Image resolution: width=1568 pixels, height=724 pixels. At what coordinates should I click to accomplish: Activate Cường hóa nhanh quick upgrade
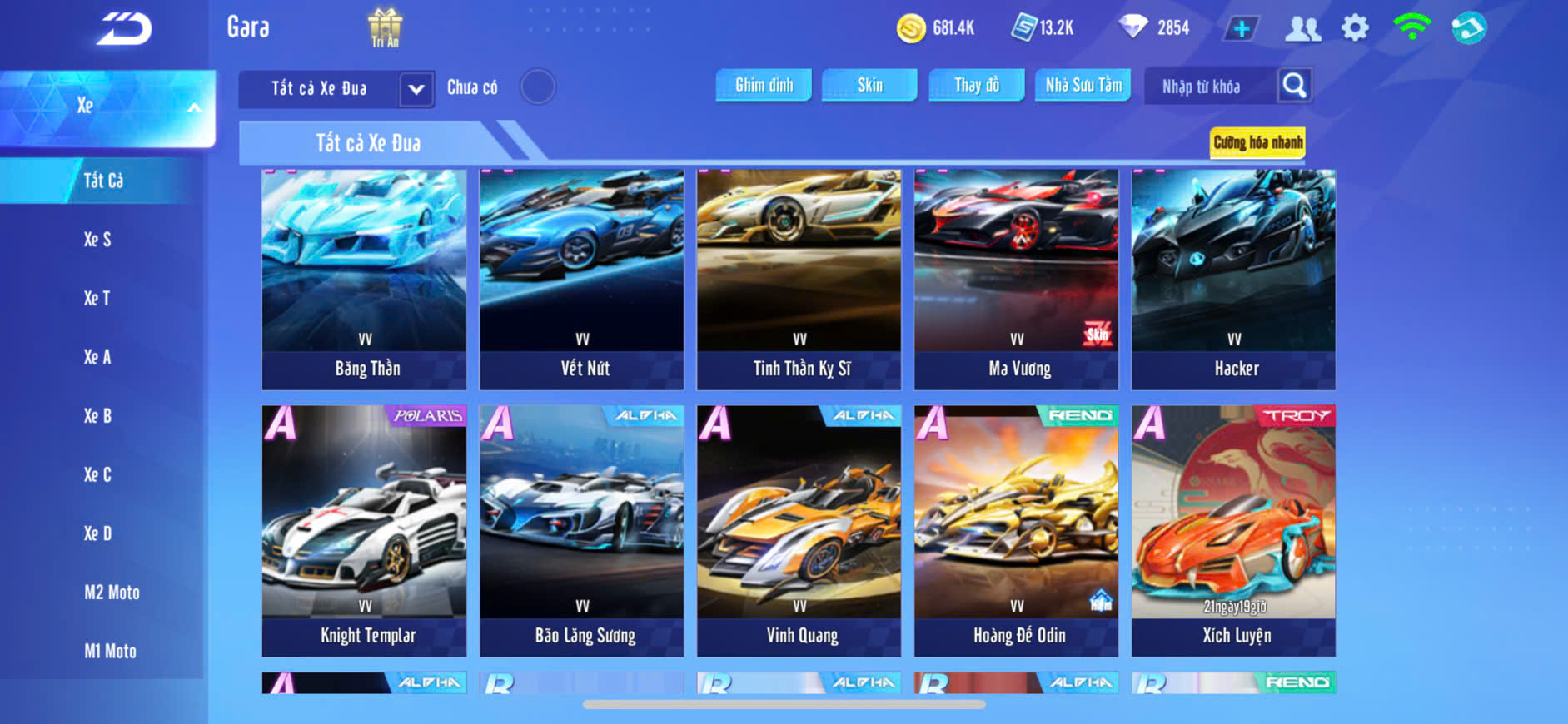click(1257, 142)
